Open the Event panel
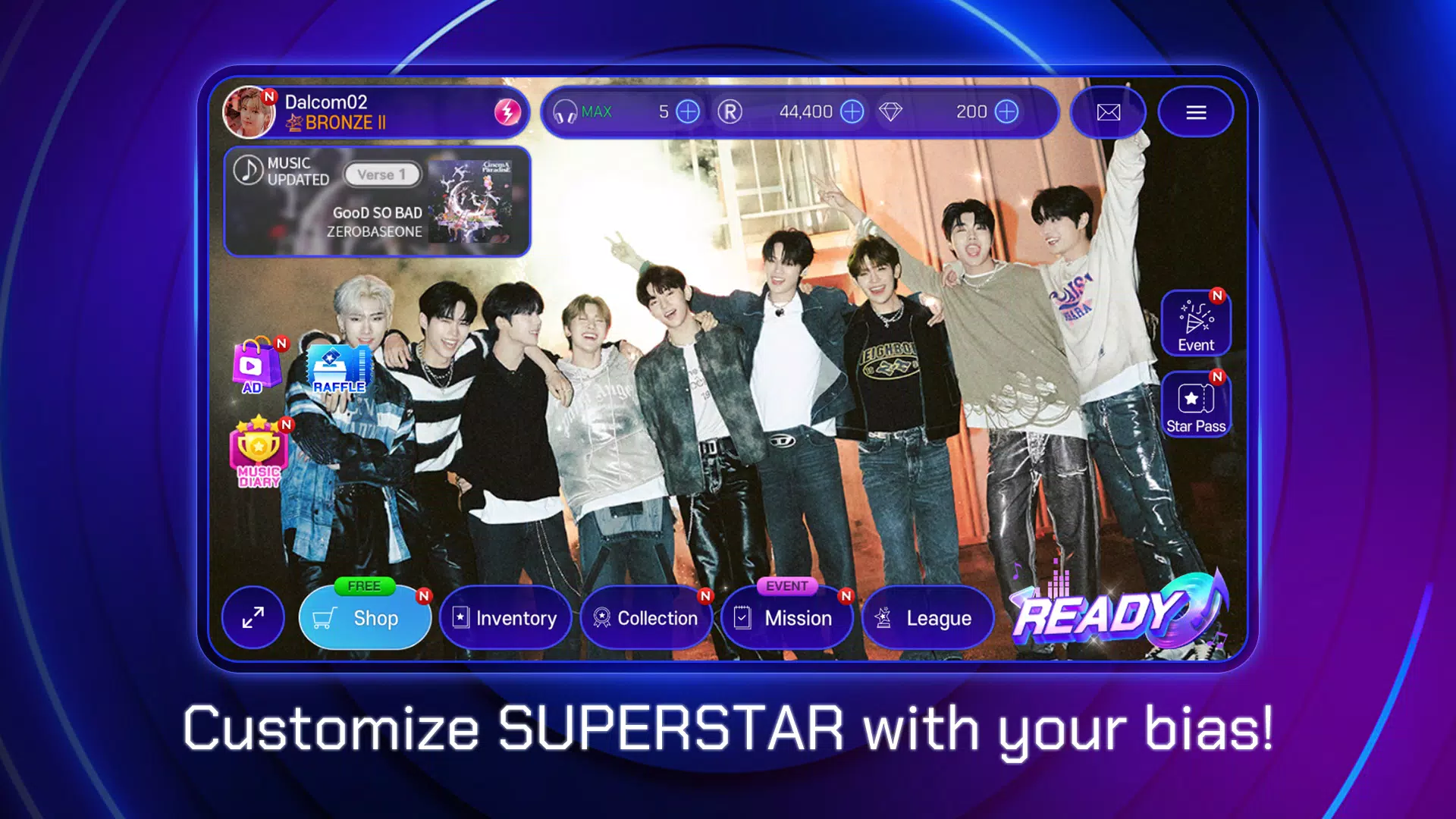This screenshot has height=819, width=1456. (1196, 324)
